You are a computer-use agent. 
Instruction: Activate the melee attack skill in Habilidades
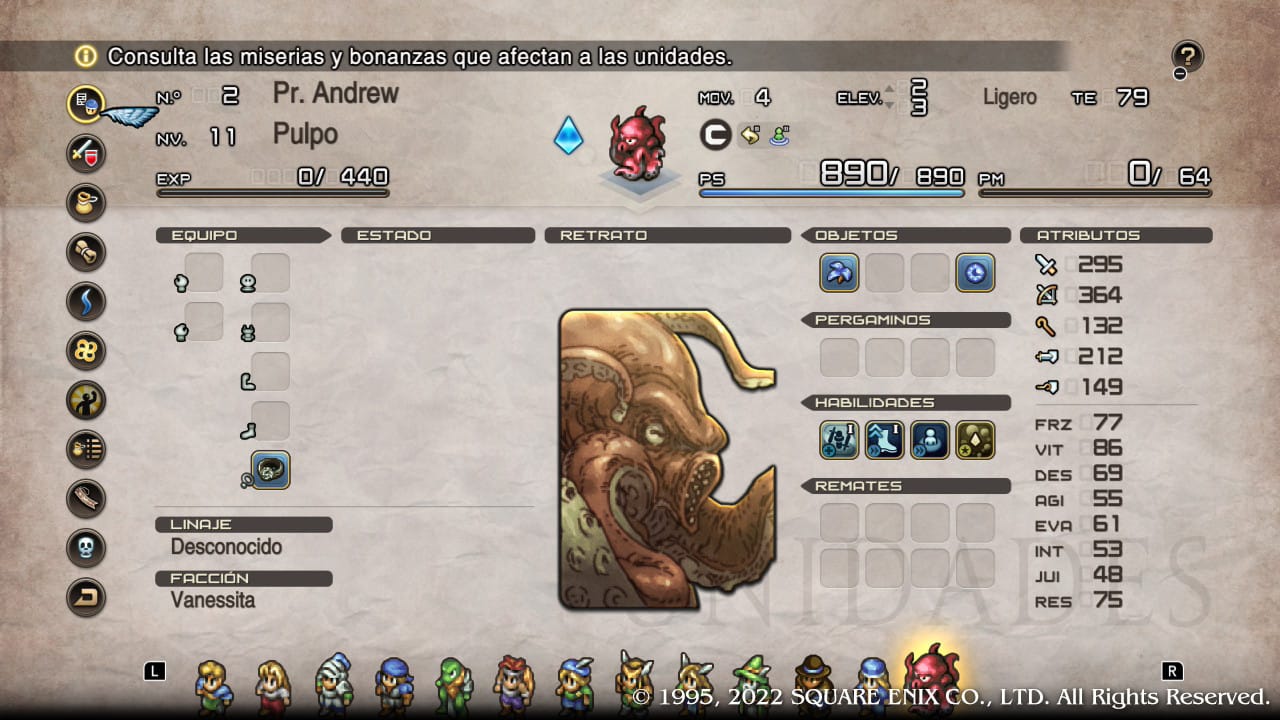tap(839, 439)
